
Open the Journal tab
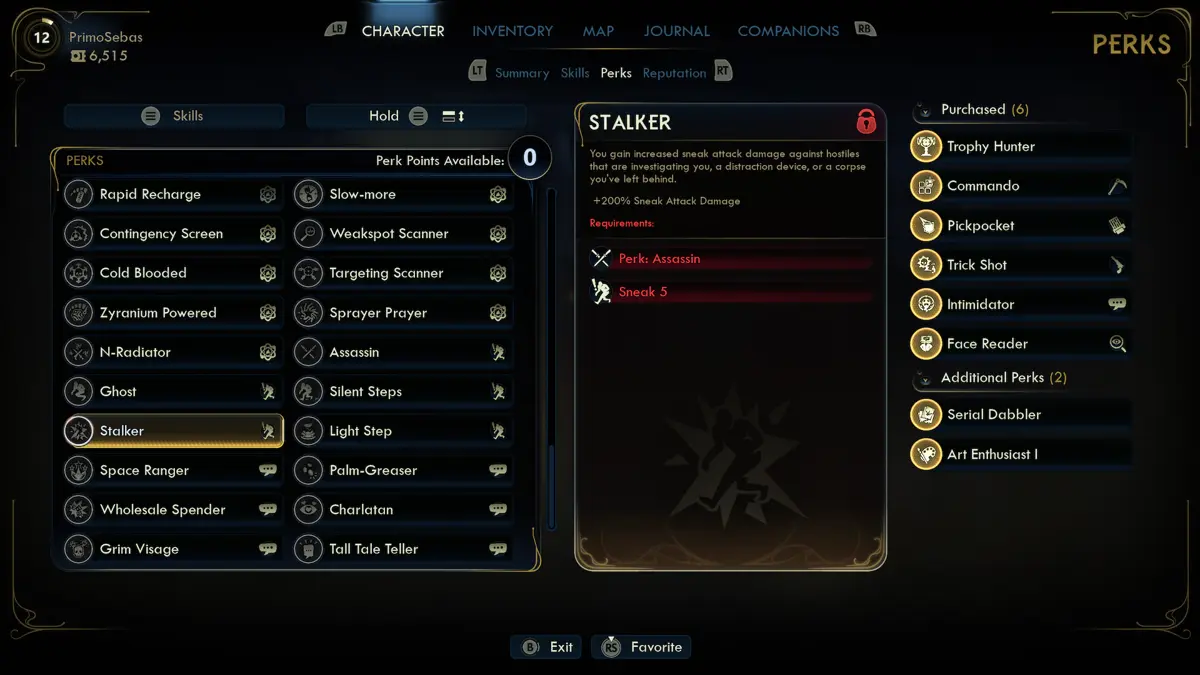pos(676,31)
